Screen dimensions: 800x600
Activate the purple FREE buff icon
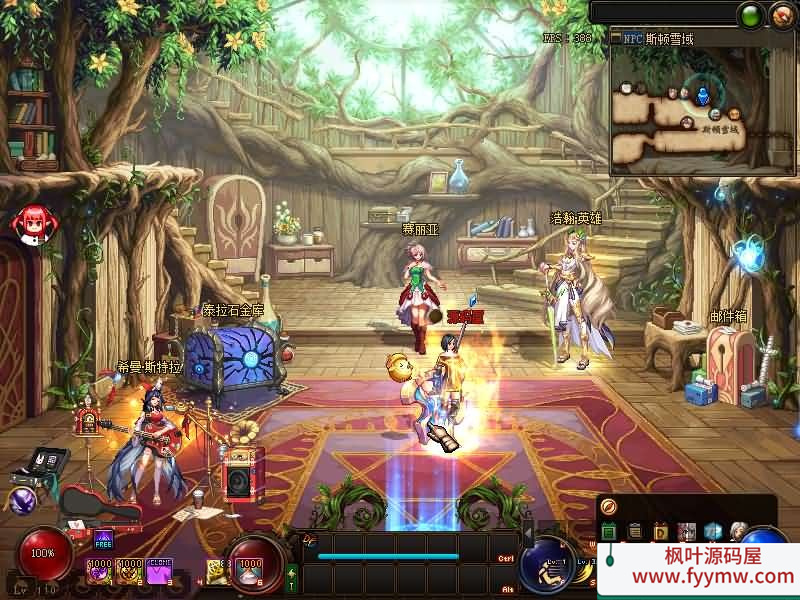pos(104,541)
